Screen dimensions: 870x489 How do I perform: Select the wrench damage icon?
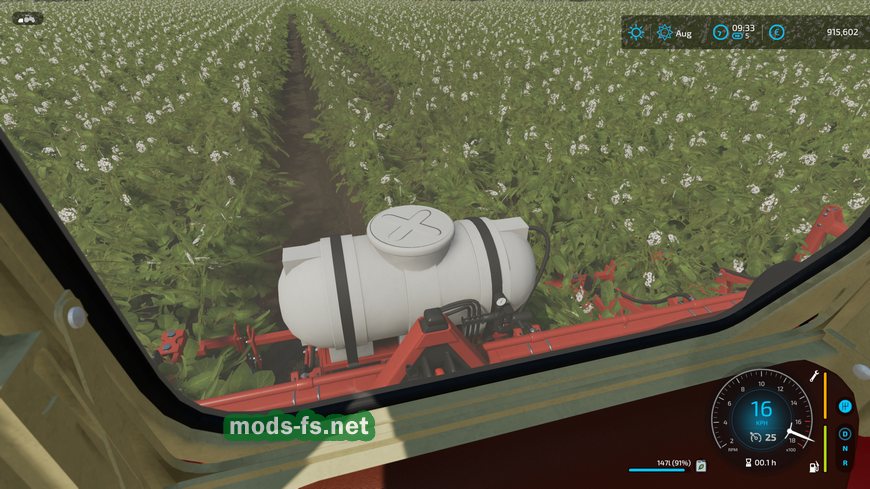pyautogui.click(x=814, y=375)
